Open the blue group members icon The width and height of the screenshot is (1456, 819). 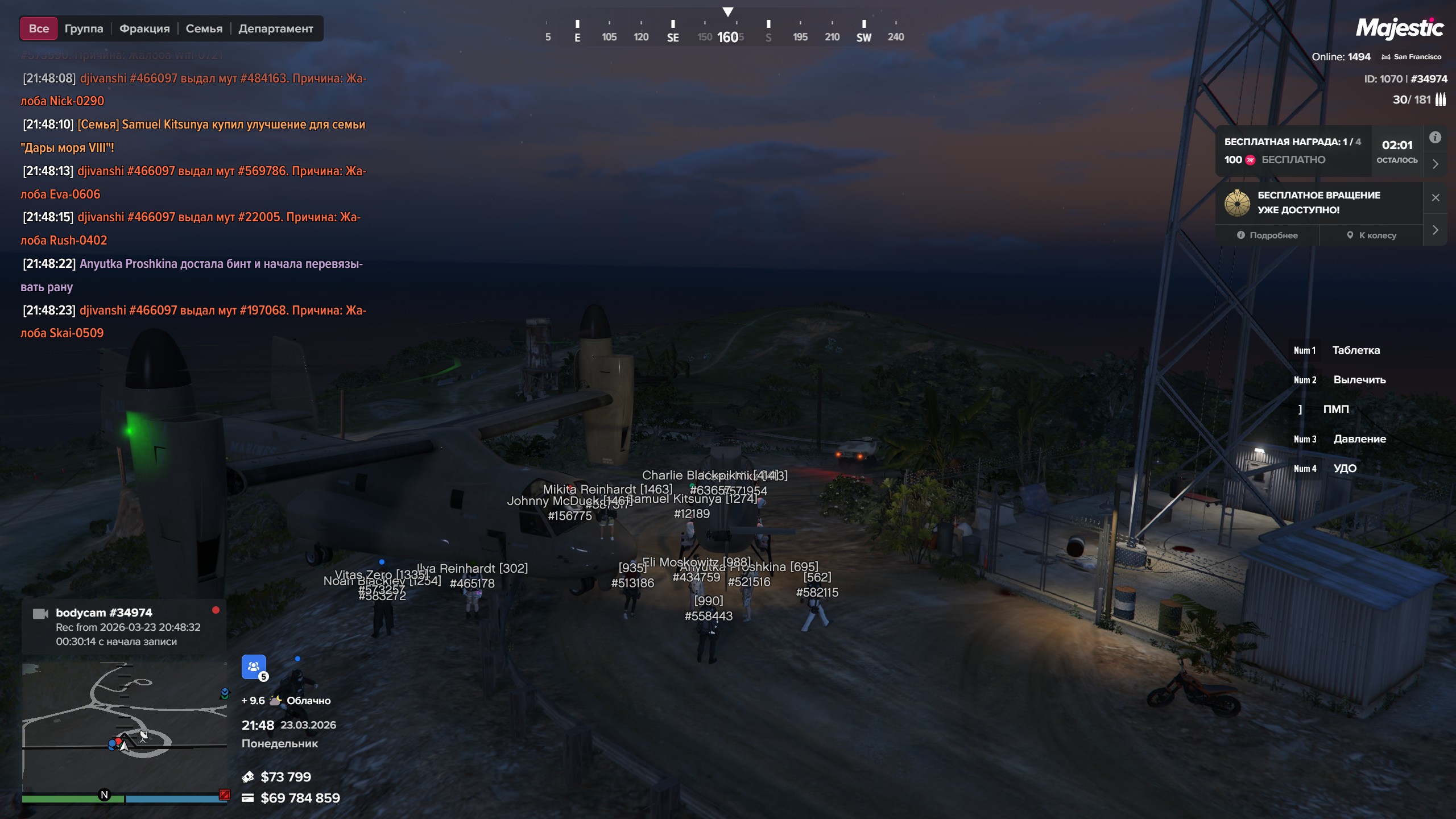[254, 667]
